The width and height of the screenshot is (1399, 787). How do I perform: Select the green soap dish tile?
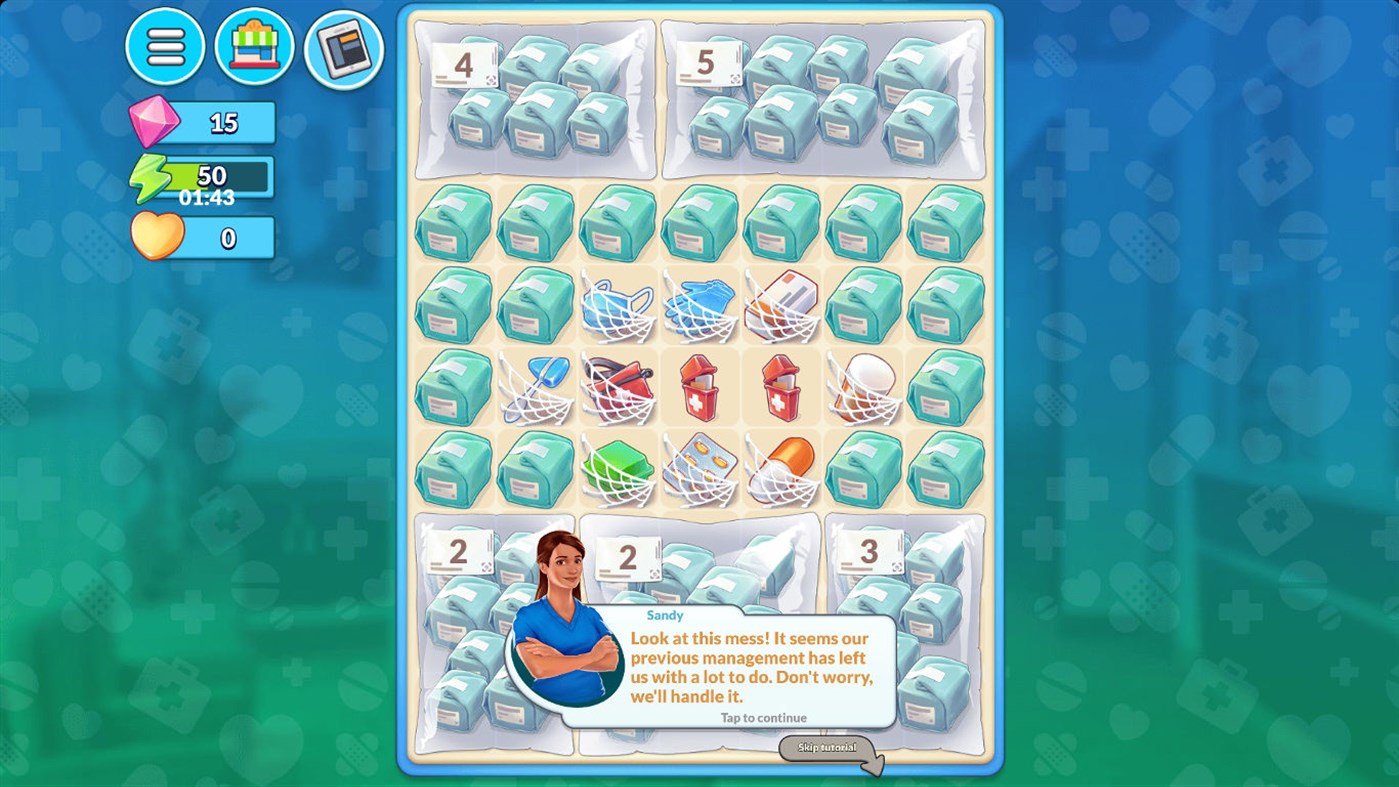pos(618,467)
